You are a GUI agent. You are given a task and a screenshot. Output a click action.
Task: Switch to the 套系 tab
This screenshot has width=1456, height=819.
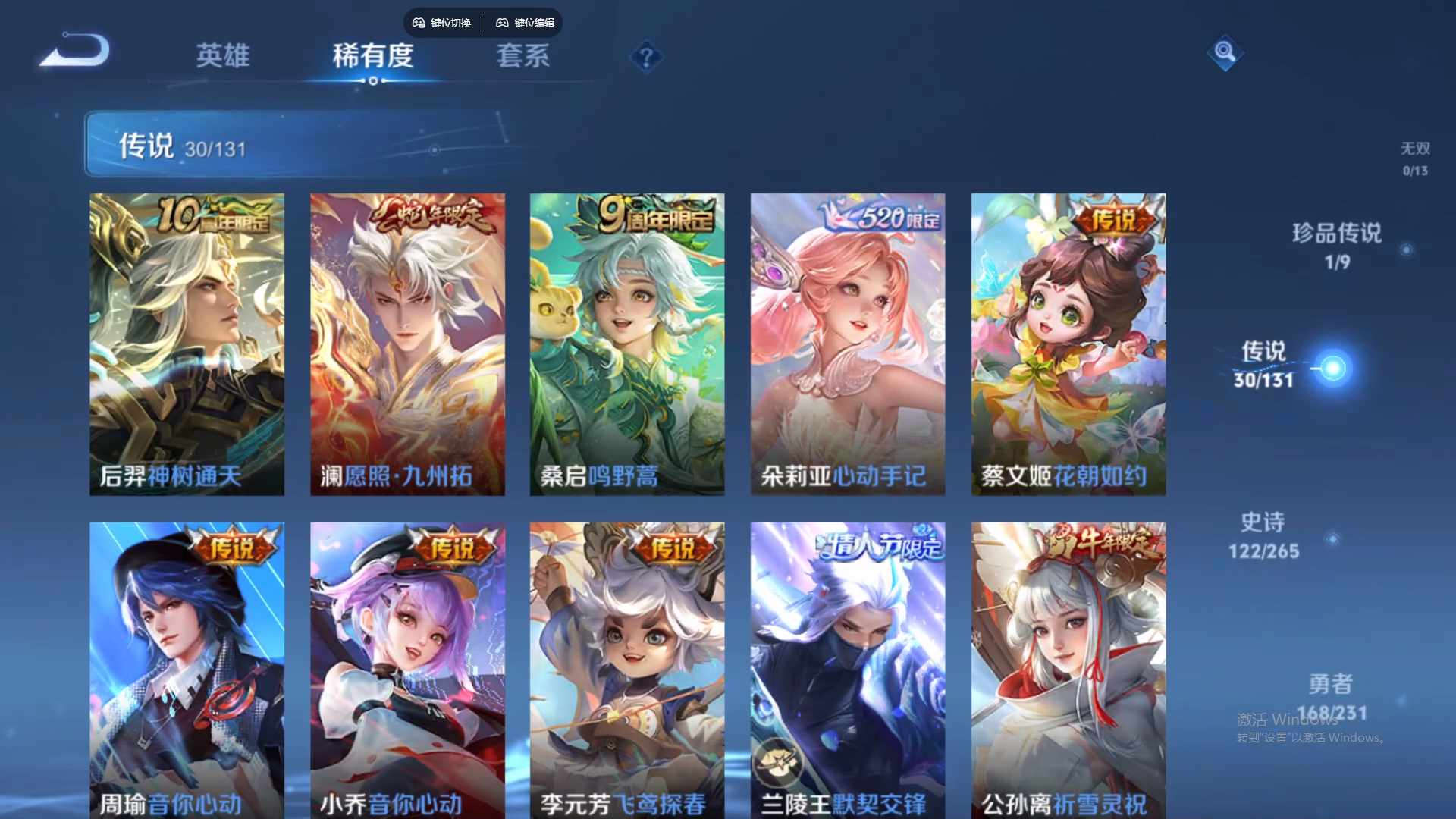523,57
